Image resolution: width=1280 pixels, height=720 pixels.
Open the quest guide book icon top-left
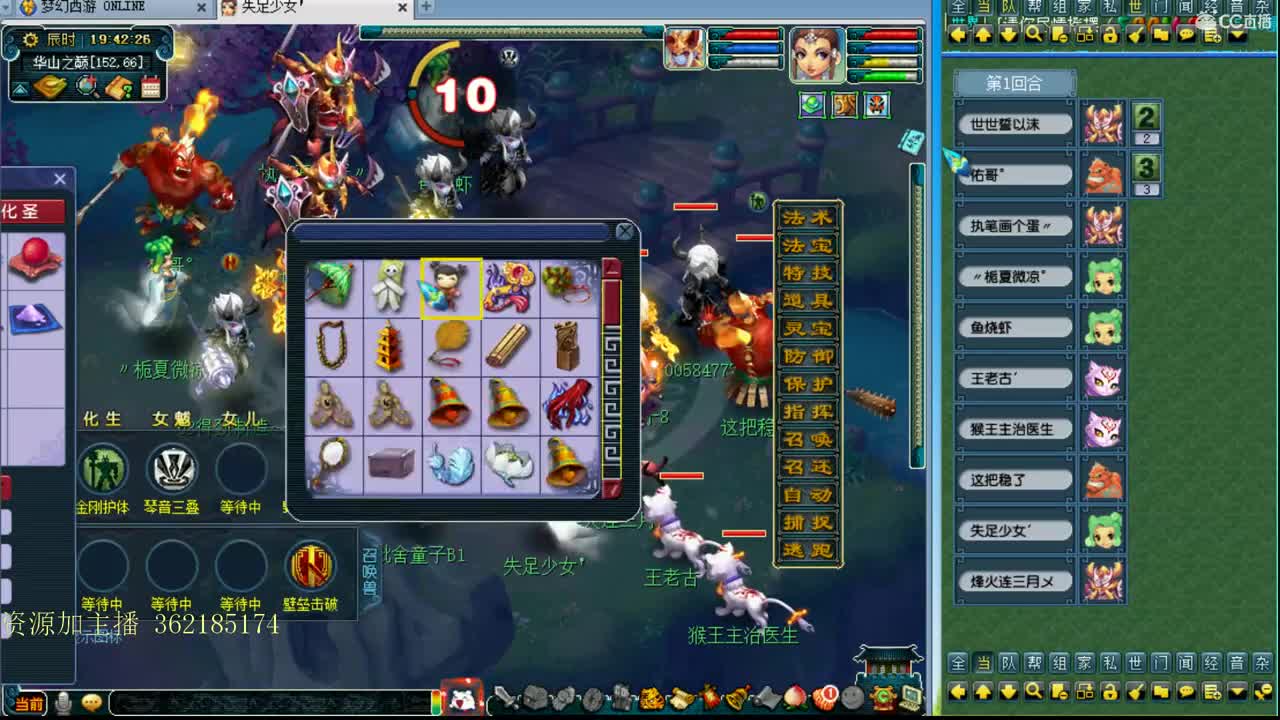coord(121,87)
